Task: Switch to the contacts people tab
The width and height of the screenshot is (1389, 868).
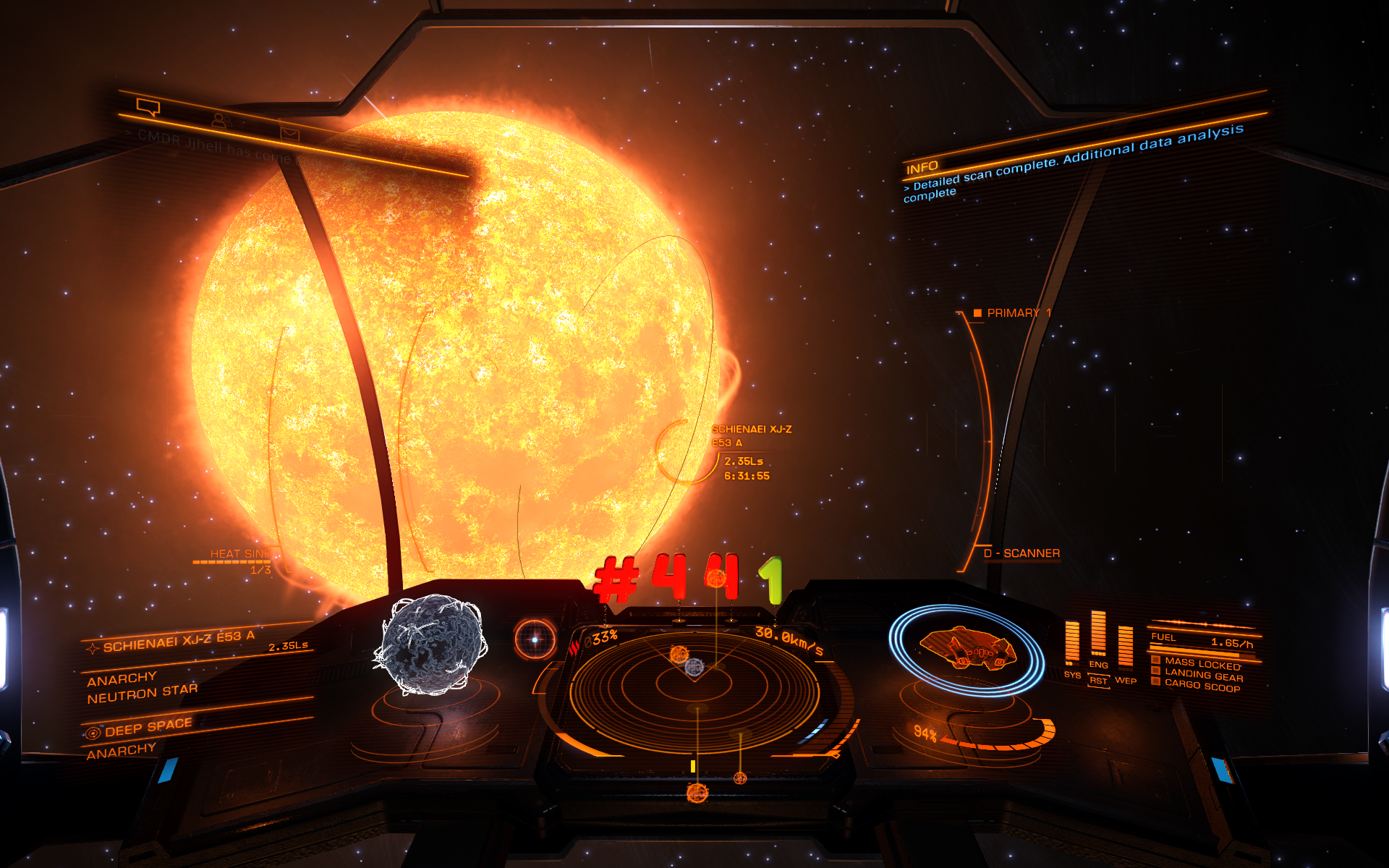Action: [220, 121]
